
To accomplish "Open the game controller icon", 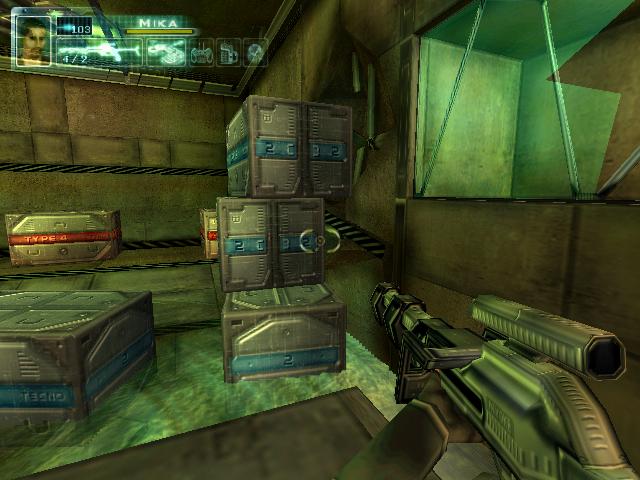I will [x=201, y=51].
